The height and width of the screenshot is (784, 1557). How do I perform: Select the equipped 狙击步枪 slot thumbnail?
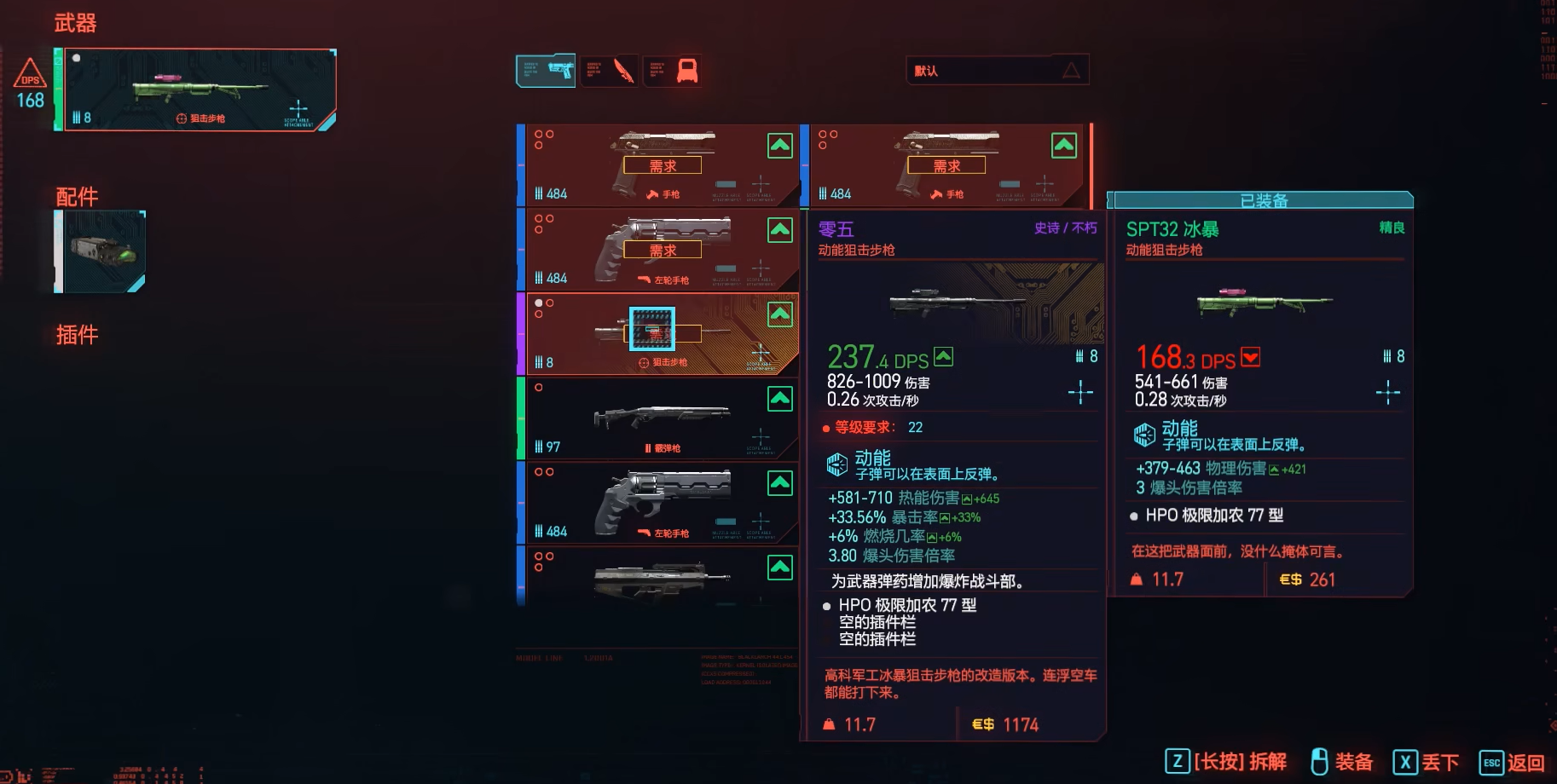pyautogui.click(x=198, y=88)
